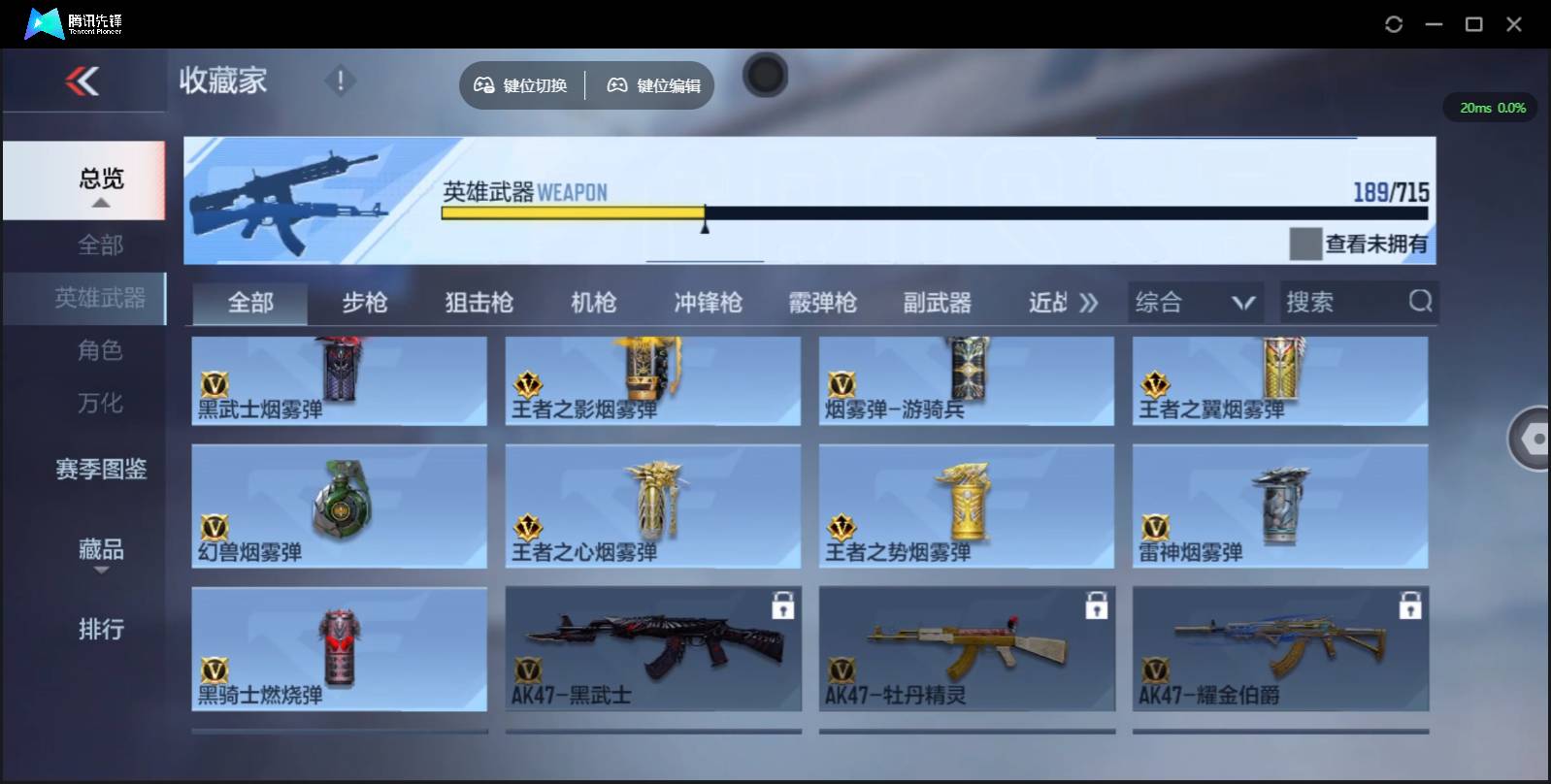The image size is (1551, 784).
Task: Open the AK47-牡丹精灵 weapon thumbnail
Action: click(967, 640)
